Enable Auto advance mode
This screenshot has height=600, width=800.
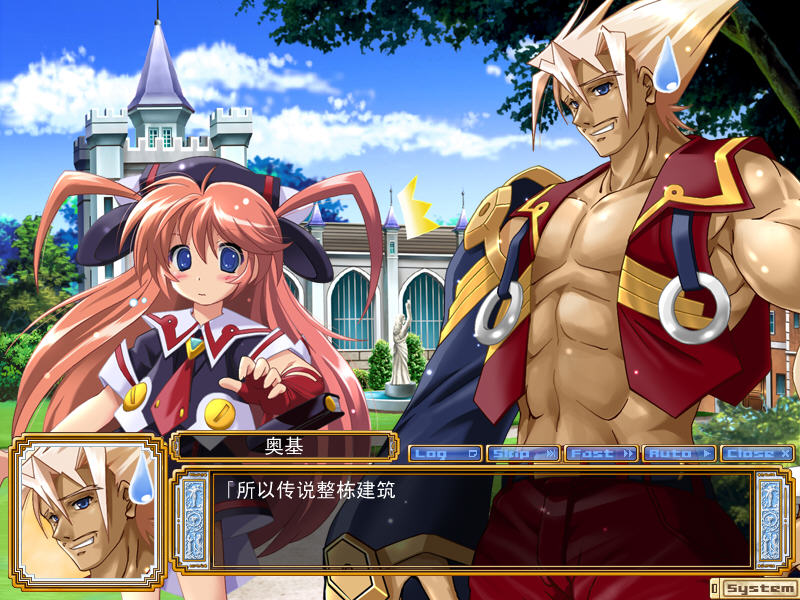coord(679,454)
